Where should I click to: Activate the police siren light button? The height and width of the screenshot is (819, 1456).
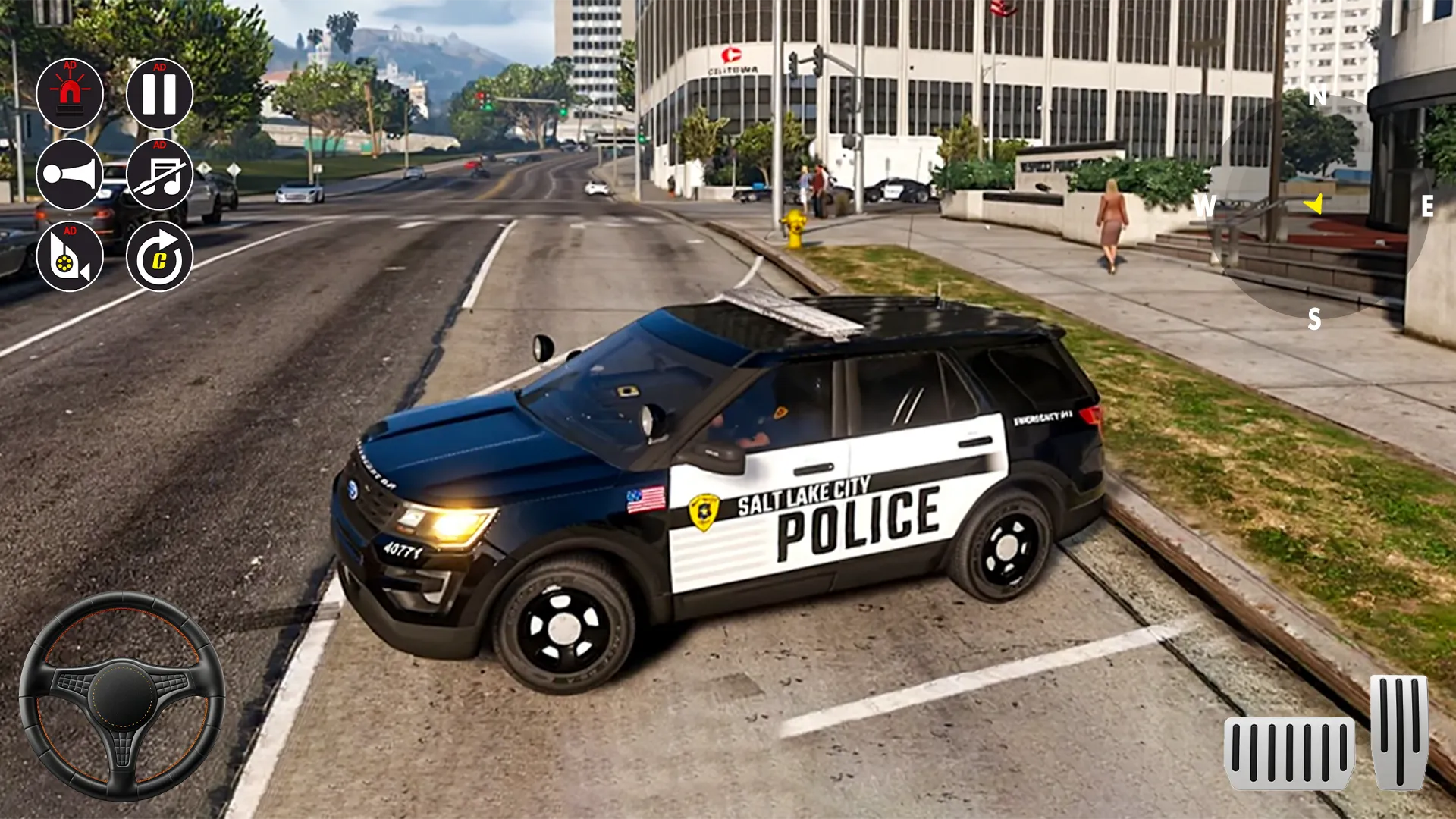[70, 94]
